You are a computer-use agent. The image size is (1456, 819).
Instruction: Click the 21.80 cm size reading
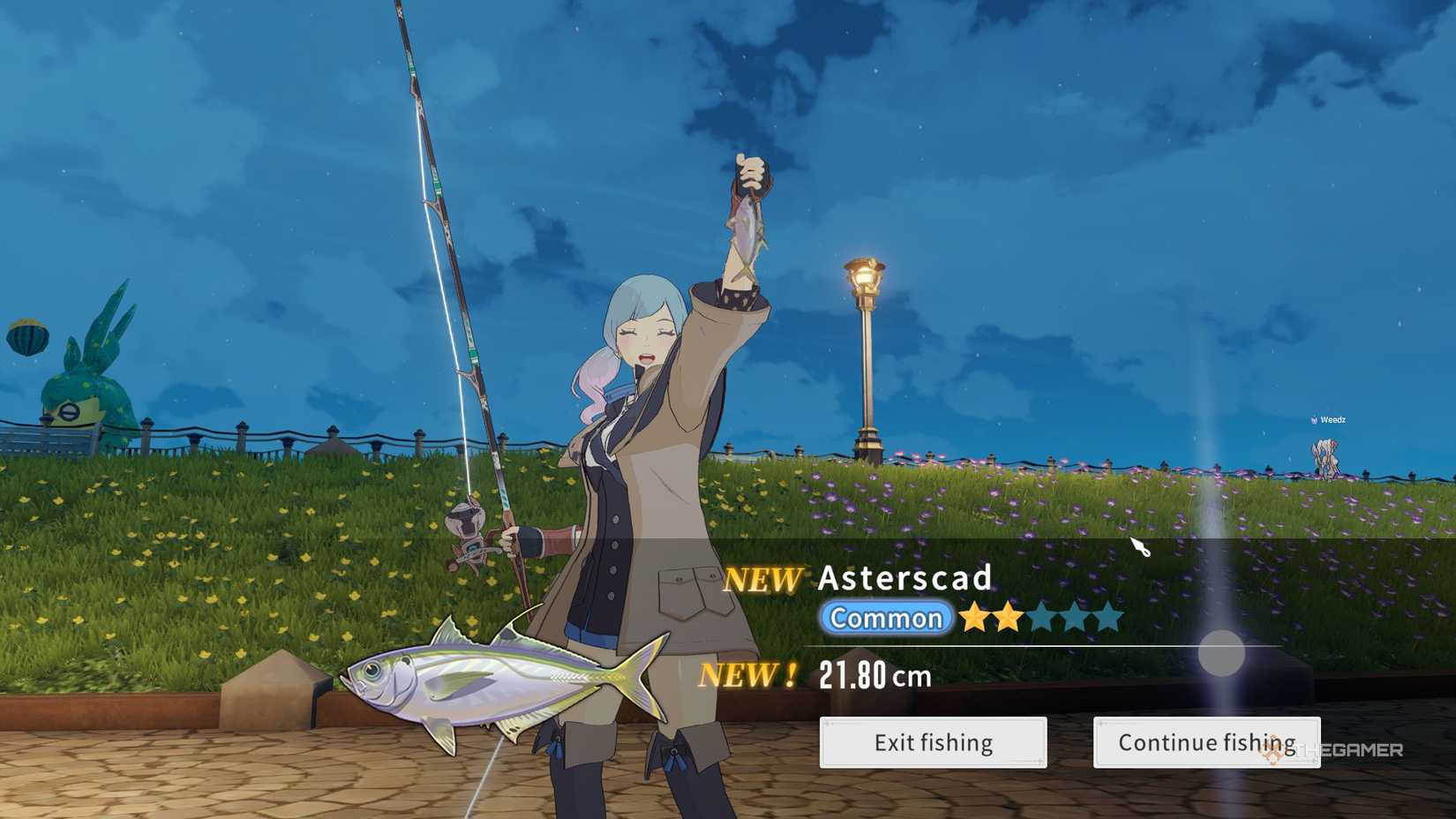point(875,676)
